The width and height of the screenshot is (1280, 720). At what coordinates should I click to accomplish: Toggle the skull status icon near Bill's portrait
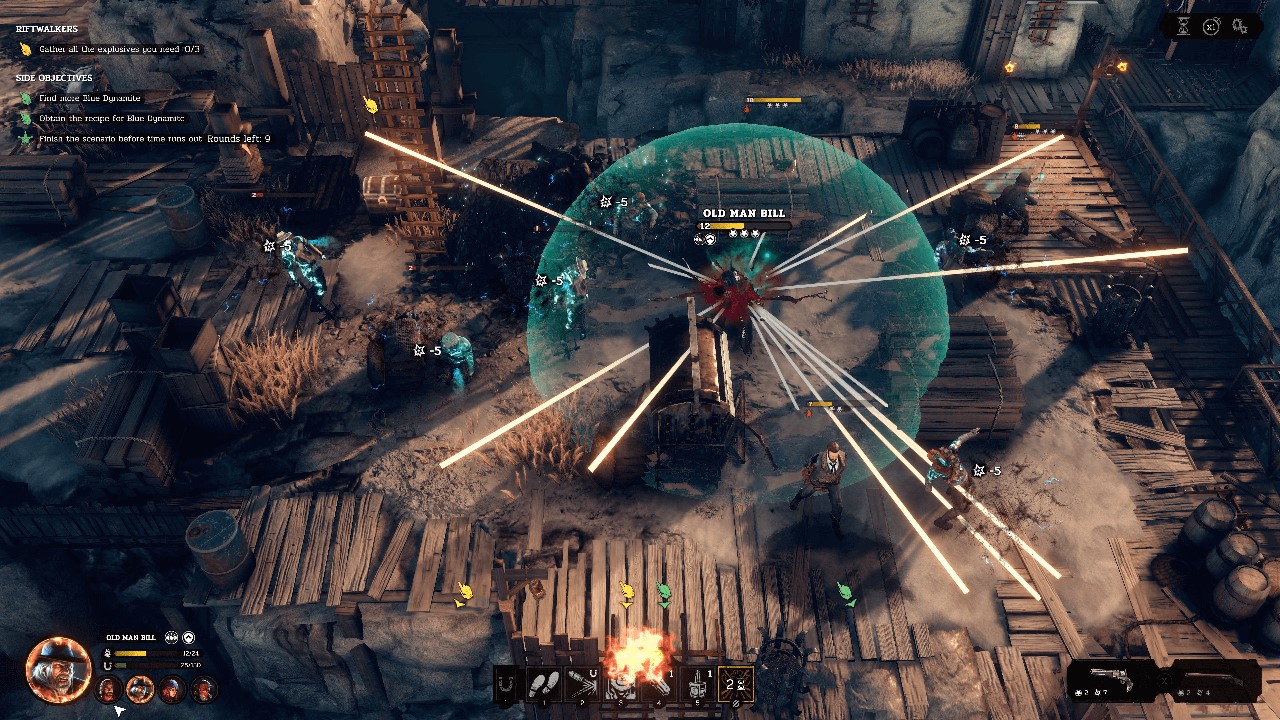pos(171,638)
